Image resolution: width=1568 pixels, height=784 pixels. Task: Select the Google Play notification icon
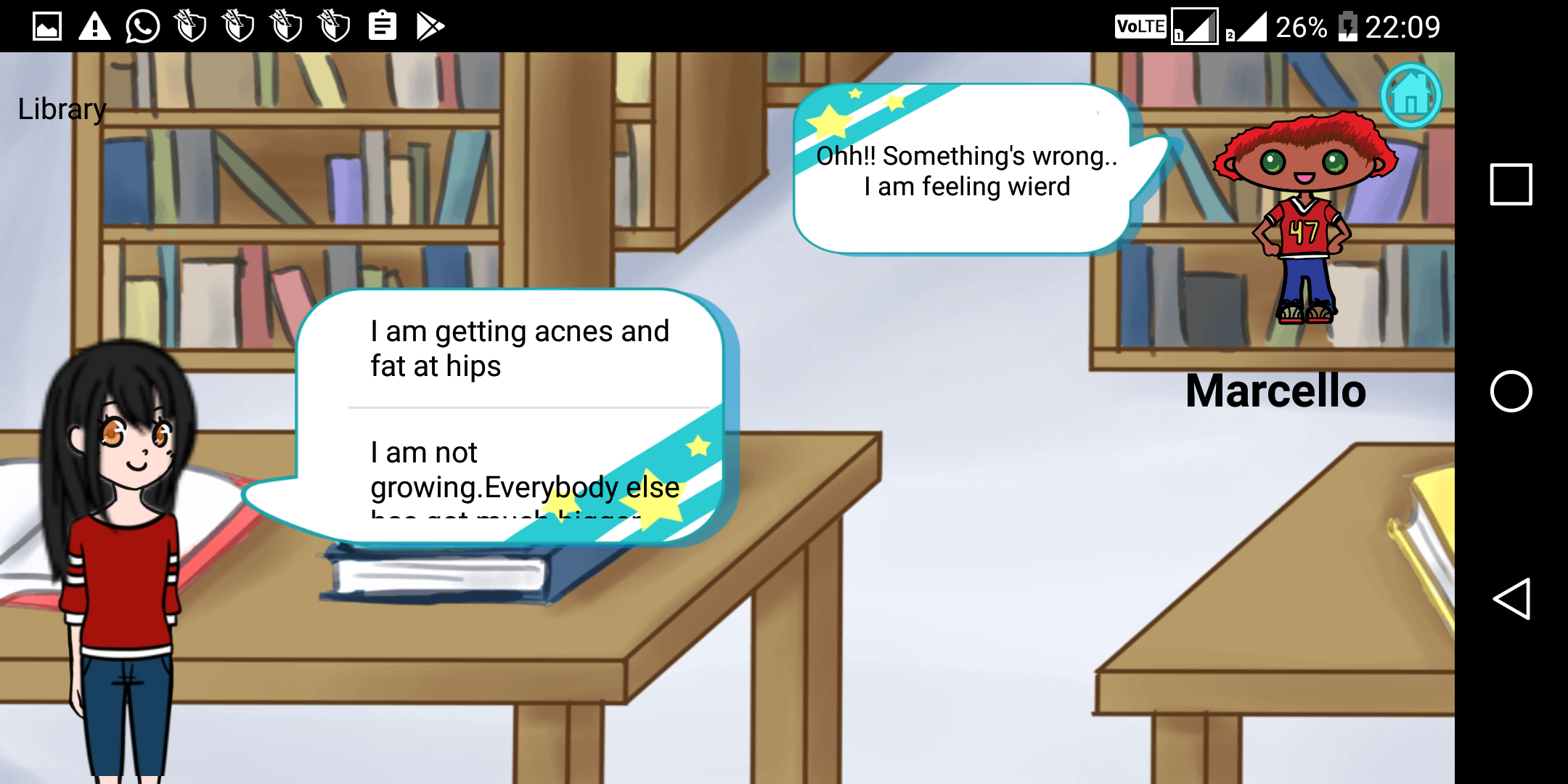[x=430, y=26]
